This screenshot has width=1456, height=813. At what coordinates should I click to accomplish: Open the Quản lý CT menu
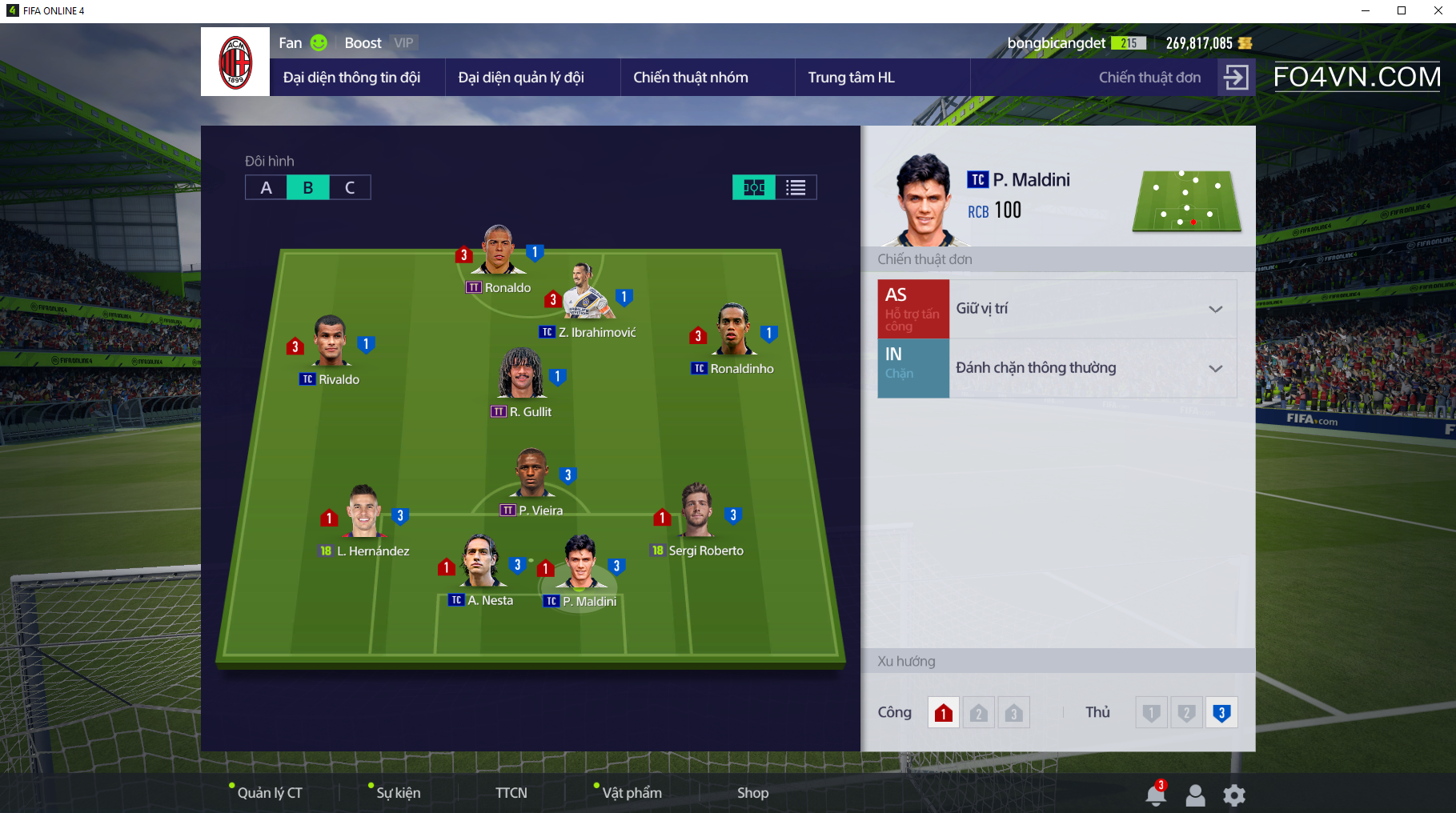pyautogui.click(x=270, y=793)
